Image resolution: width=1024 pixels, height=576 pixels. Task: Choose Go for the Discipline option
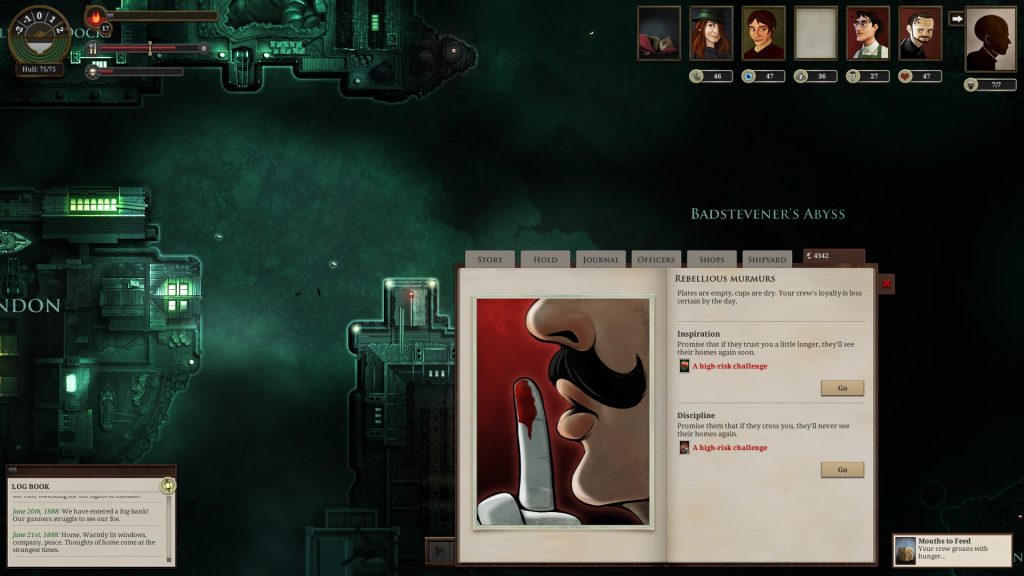click(842, 470)
